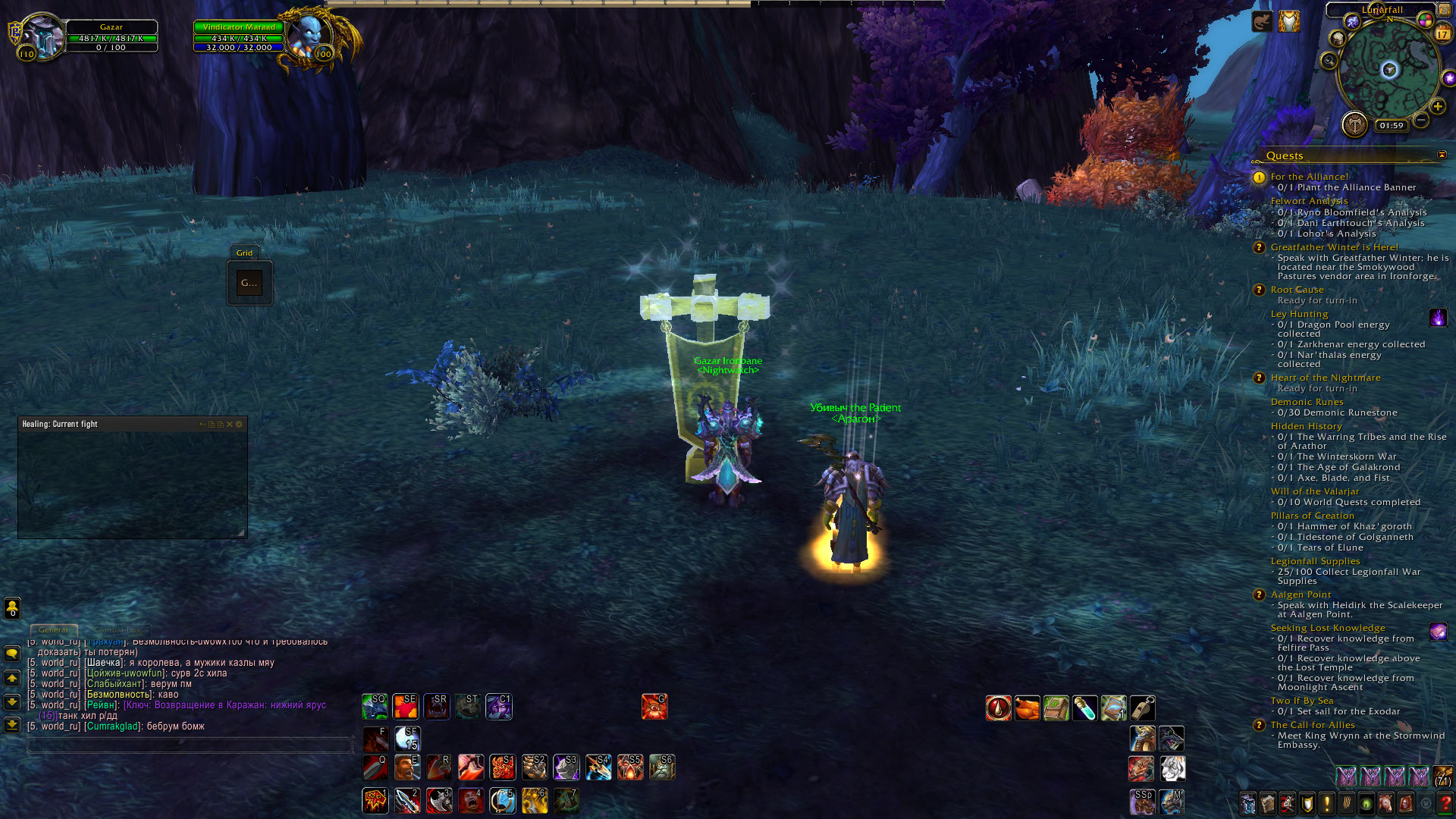The image size is (1456, 819).
Task: Use the Ley Hunting quest item button
Action: (x=1438, y=317)
